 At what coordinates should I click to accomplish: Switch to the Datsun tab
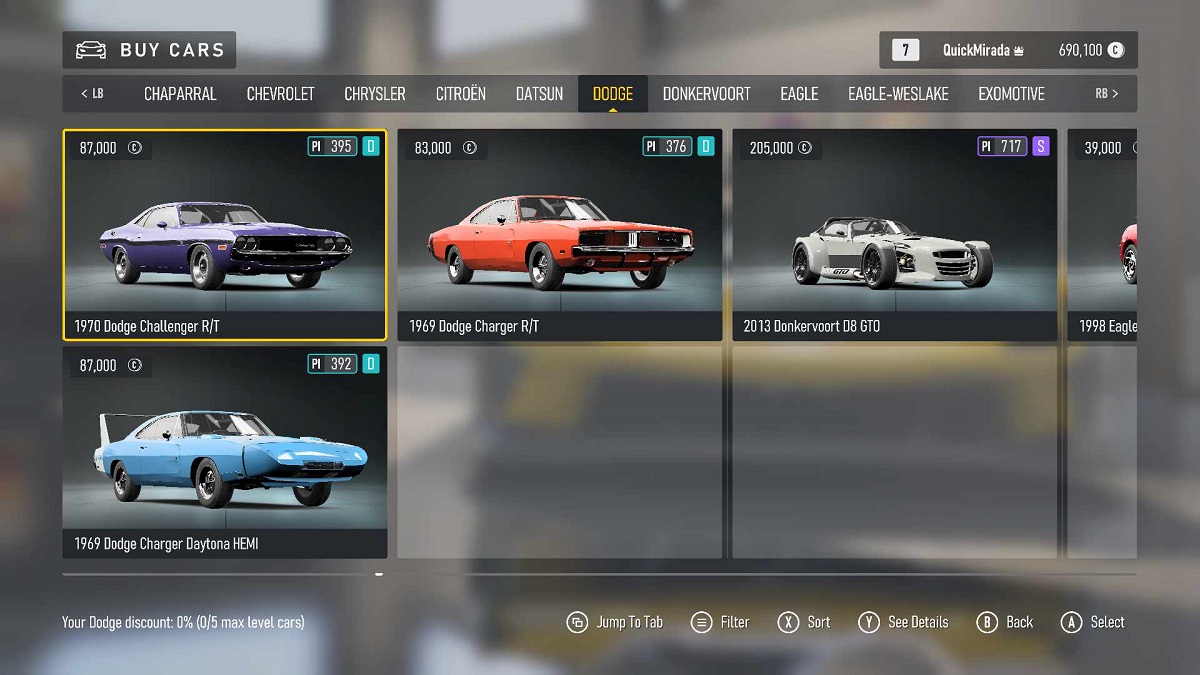tap(539, 94)
